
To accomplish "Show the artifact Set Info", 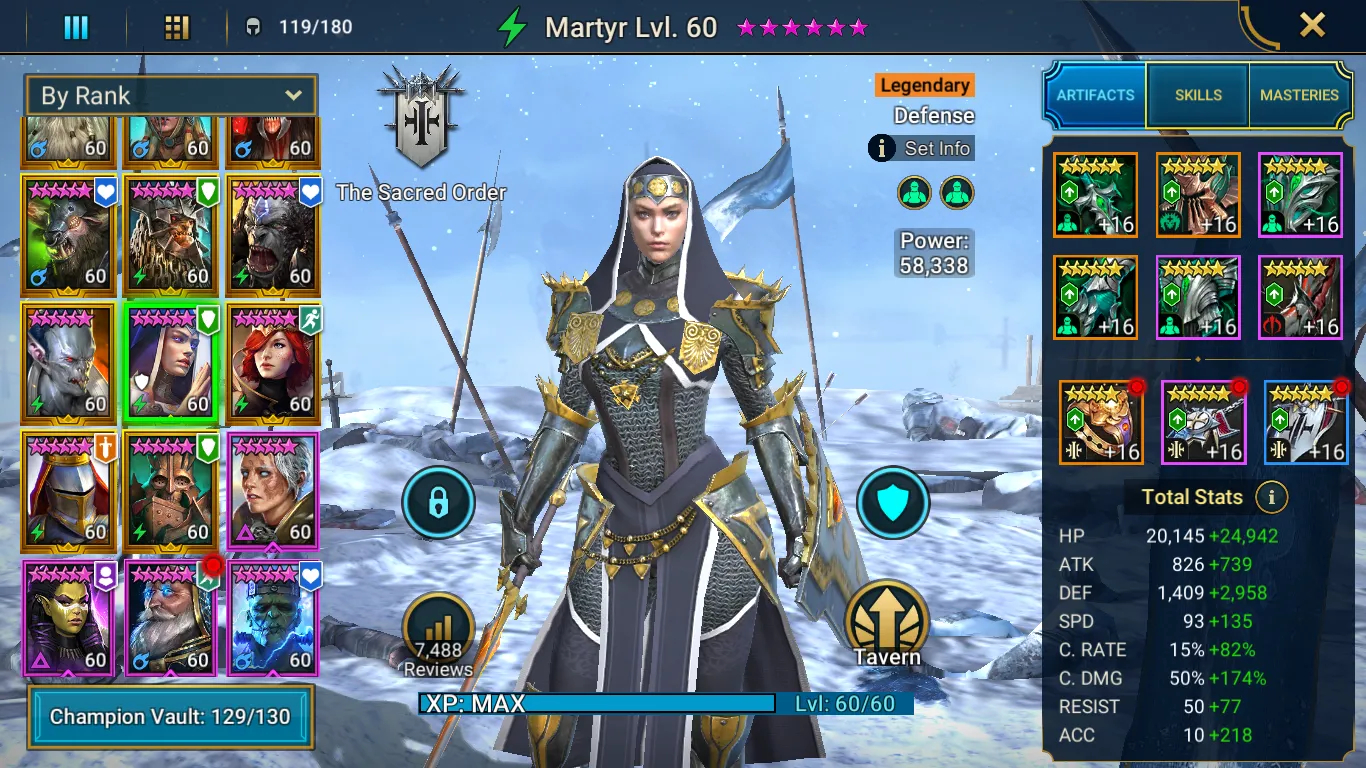I will click(921, 149).
